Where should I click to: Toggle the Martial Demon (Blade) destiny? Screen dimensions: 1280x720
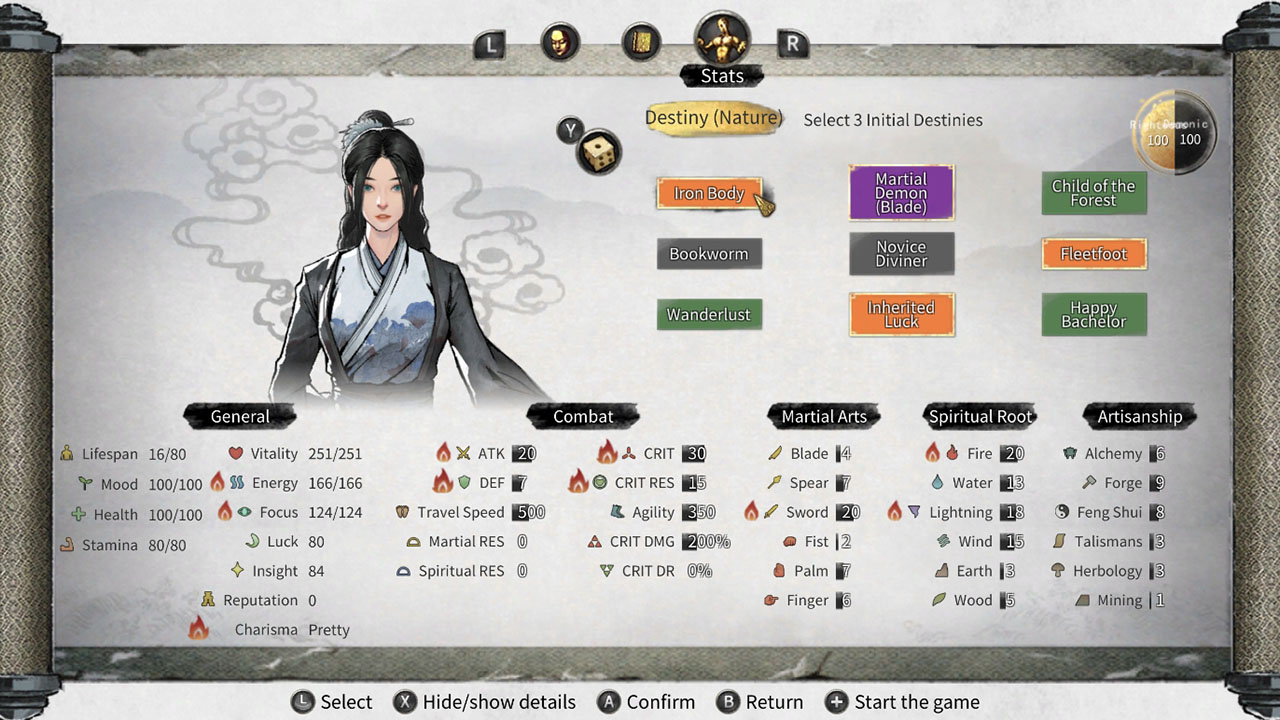[x=902, y=192]
